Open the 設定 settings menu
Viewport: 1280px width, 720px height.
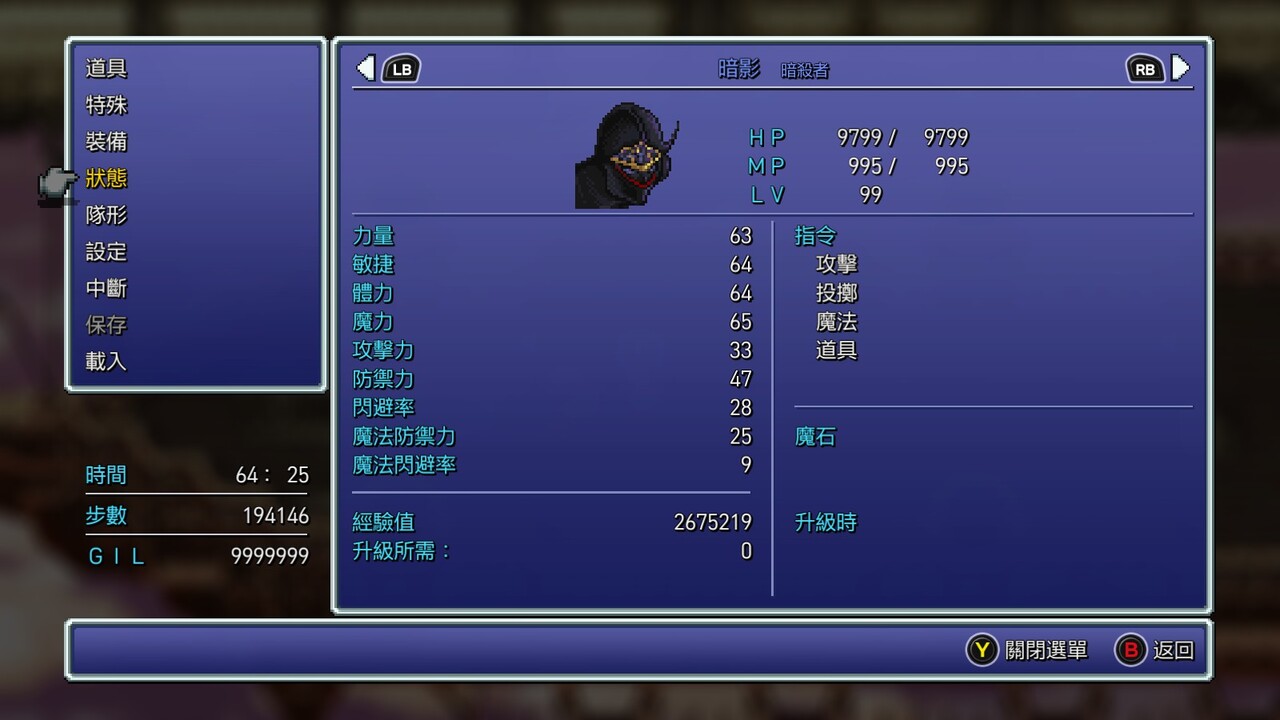point(106,252)
